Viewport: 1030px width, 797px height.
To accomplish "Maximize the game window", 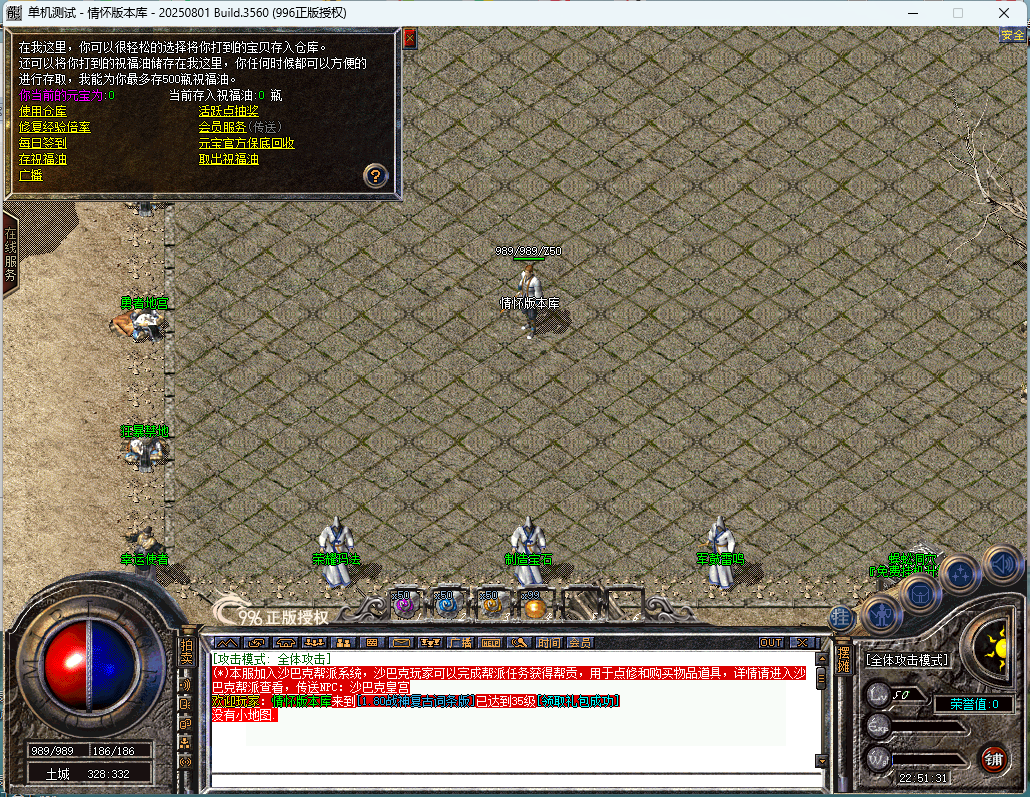I will tap(958, 13).
